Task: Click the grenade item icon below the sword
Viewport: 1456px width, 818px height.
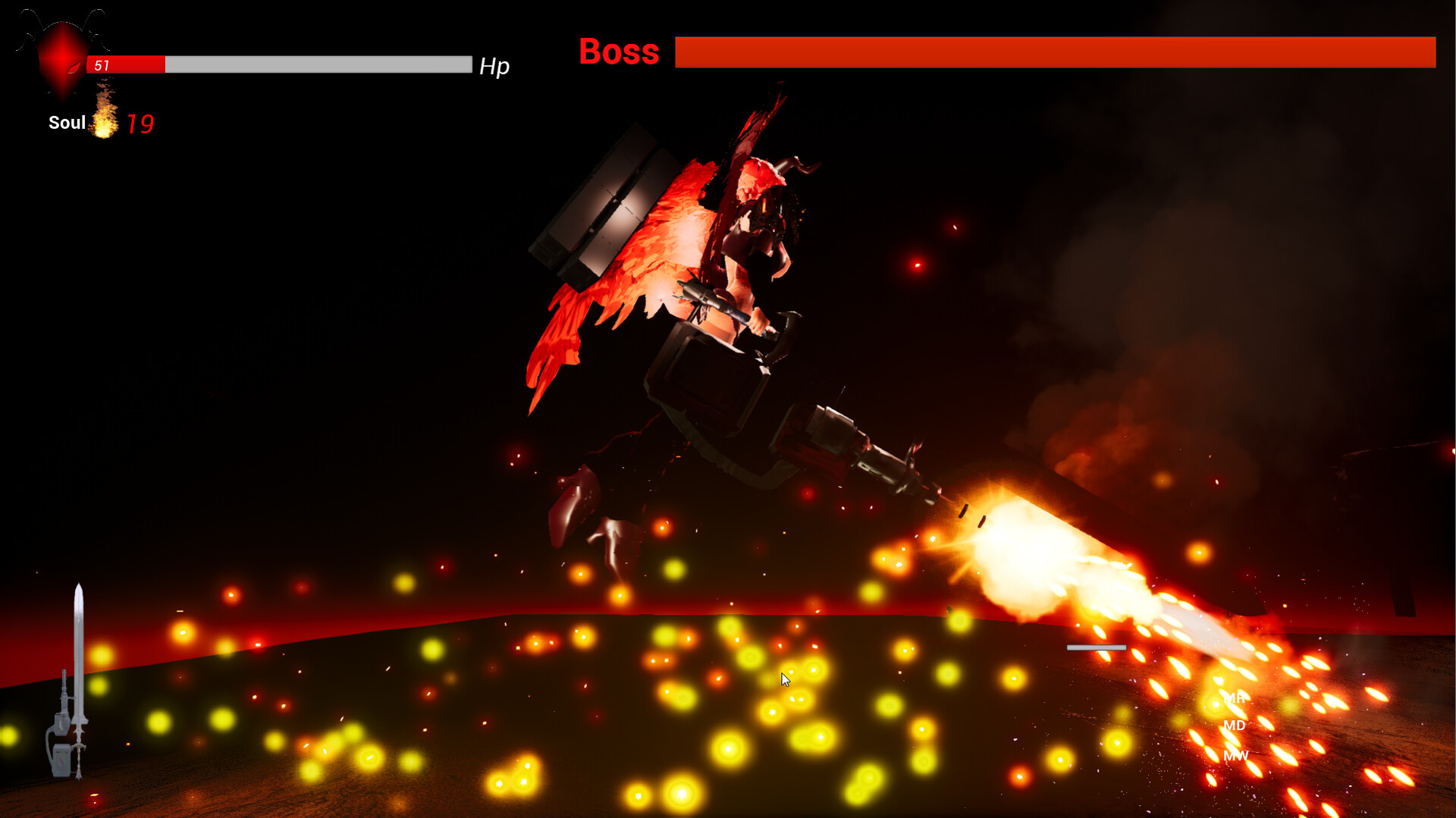Action: click(61, 758)
